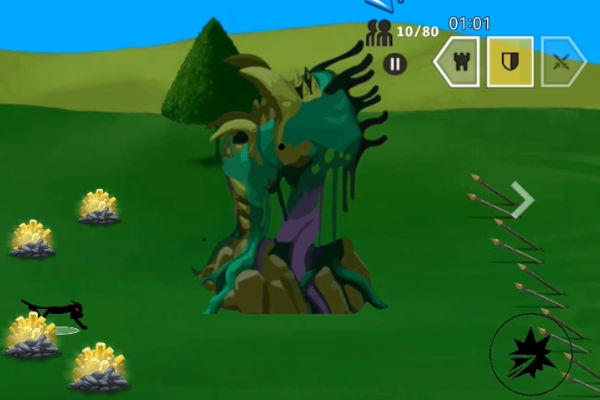This screenshot has width=600, height=400.
Task: Pause the game with the pause button
Action: tap(395, 63)
